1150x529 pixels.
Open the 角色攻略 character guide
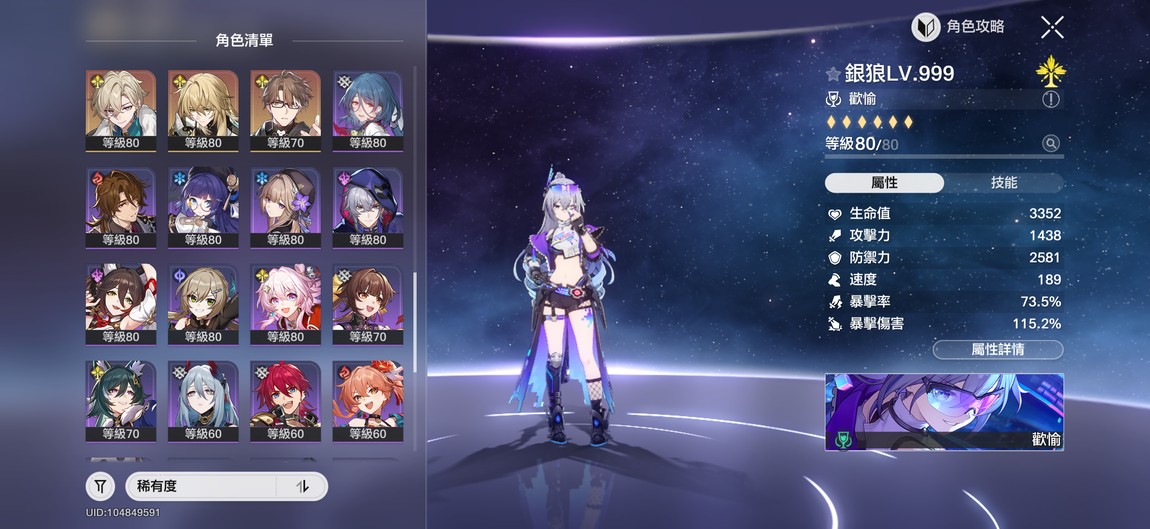(x=959, y=27)
